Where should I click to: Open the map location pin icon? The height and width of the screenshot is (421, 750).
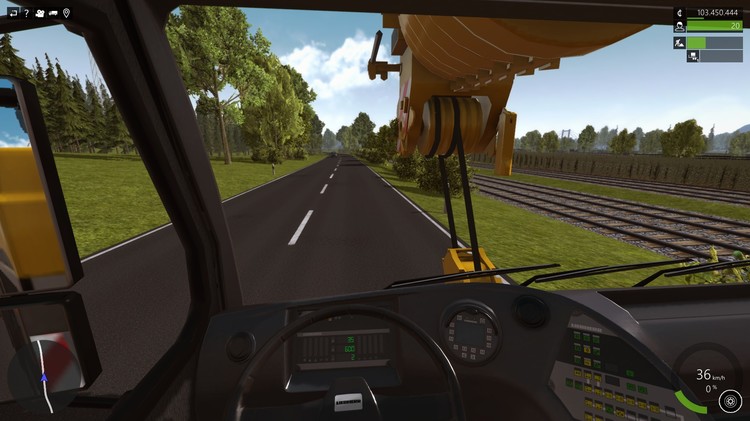(x=66, y=13)
